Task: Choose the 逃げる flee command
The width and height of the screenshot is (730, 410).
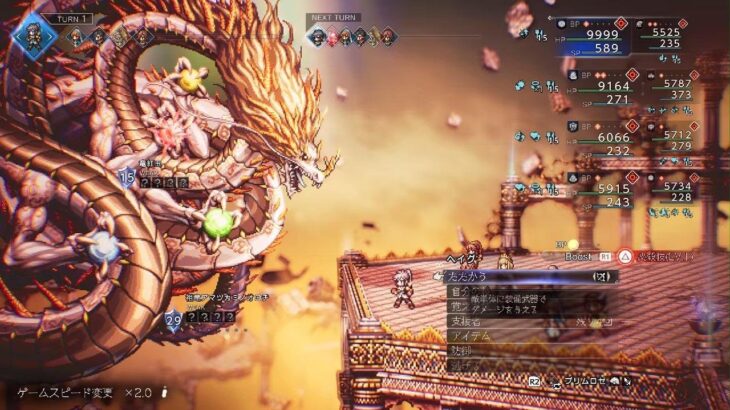Action: [x=462, y=366]
